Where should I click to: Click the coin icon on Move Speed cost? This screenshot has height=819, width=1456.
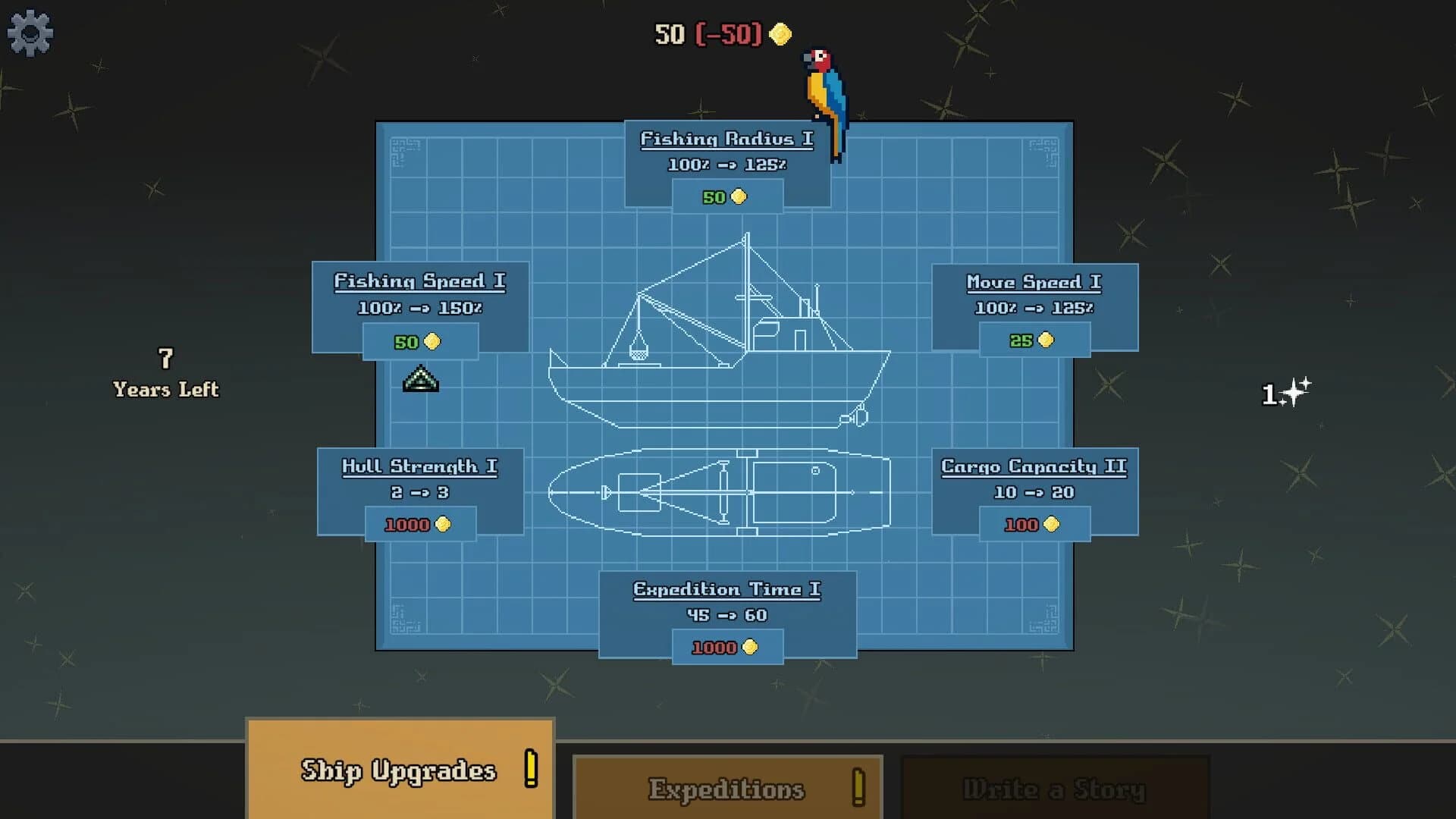pyautogui.click(x=1044, y=340)
